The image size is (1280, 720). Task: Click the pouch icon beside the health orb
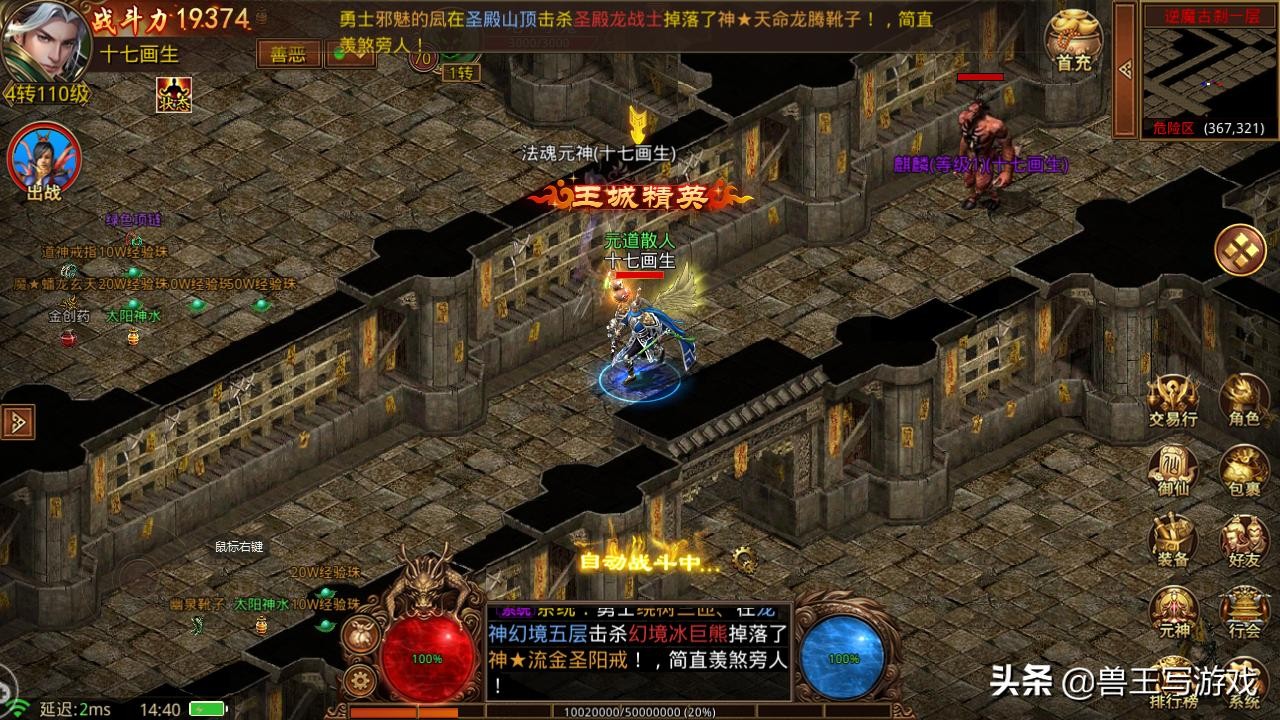pyautogui.click(x=359, y=634)
